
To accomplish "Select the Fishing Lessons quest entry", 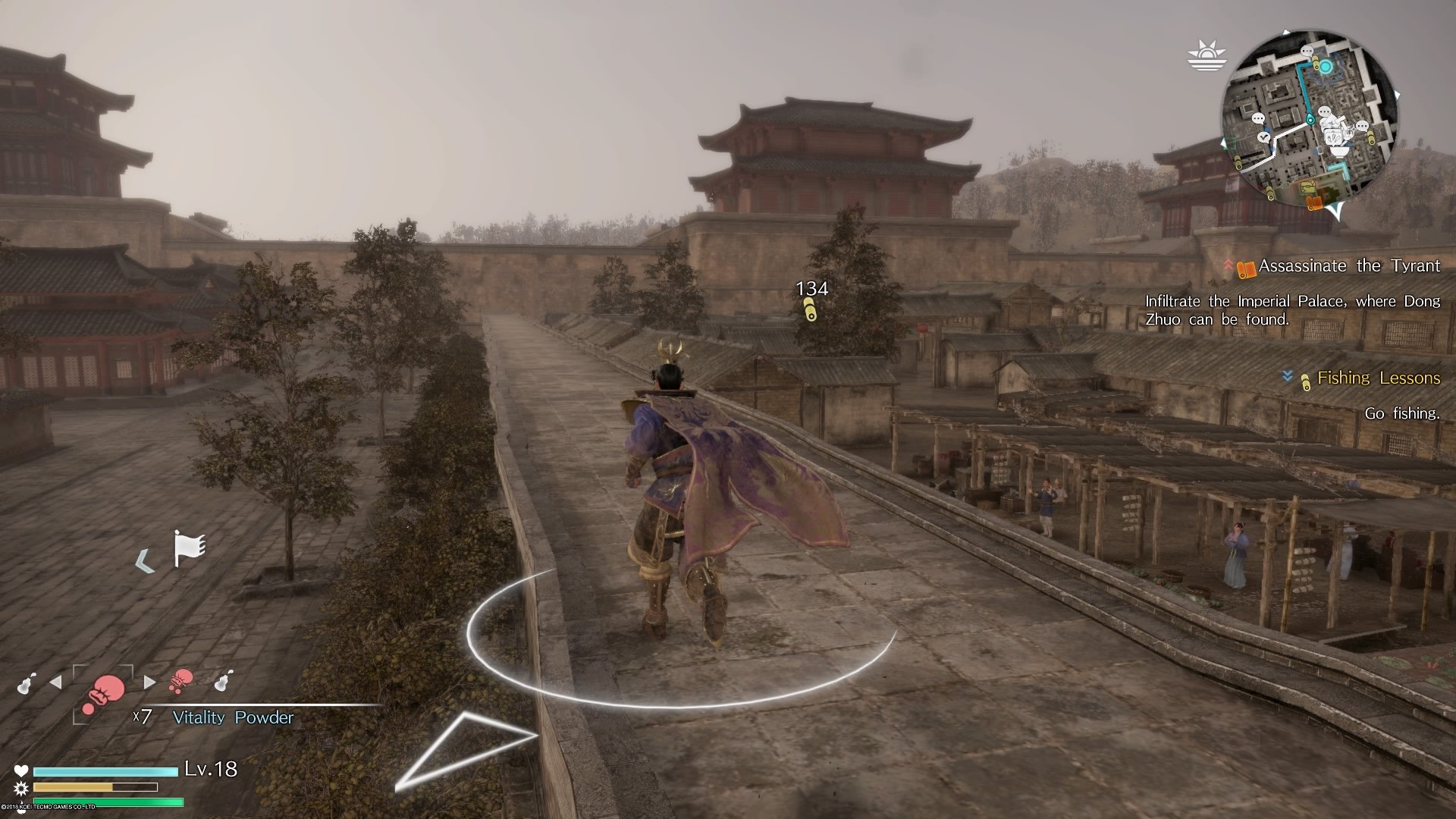I will click(1378, 378).
